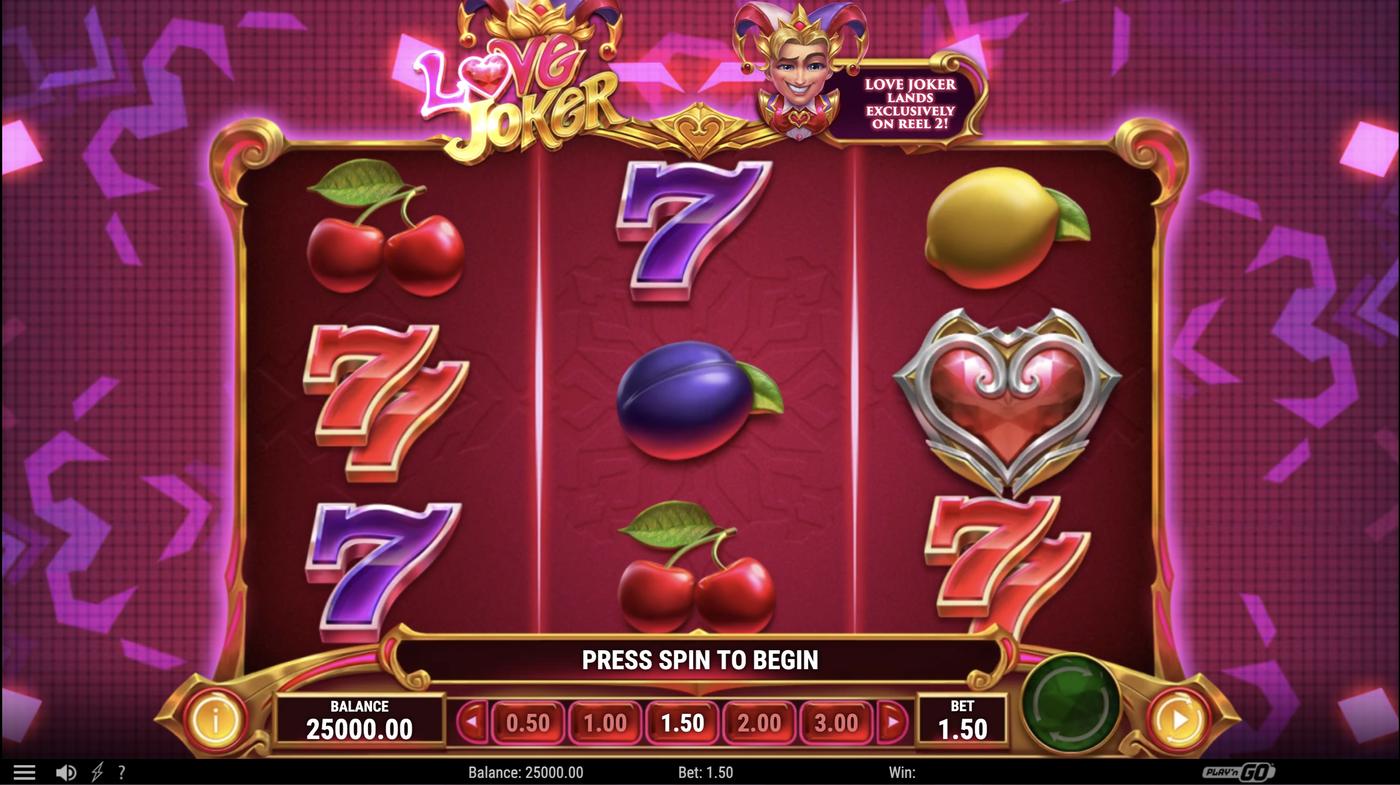Open help using the question mark icon

click(121, 771)
